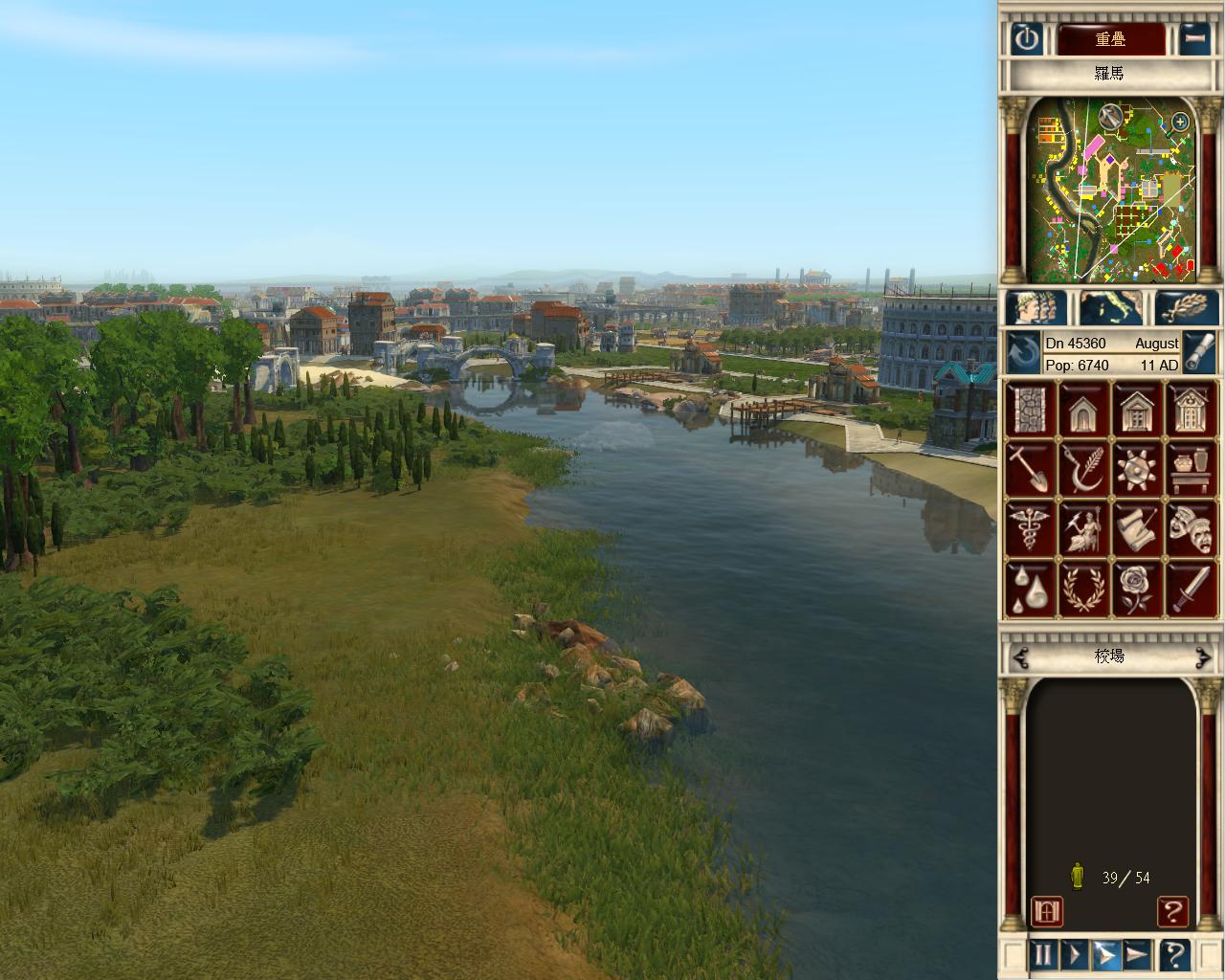This screenshot has height=980, width=1225.
Task: Open the theater masks entertainment category
Action: (1191, 529)
